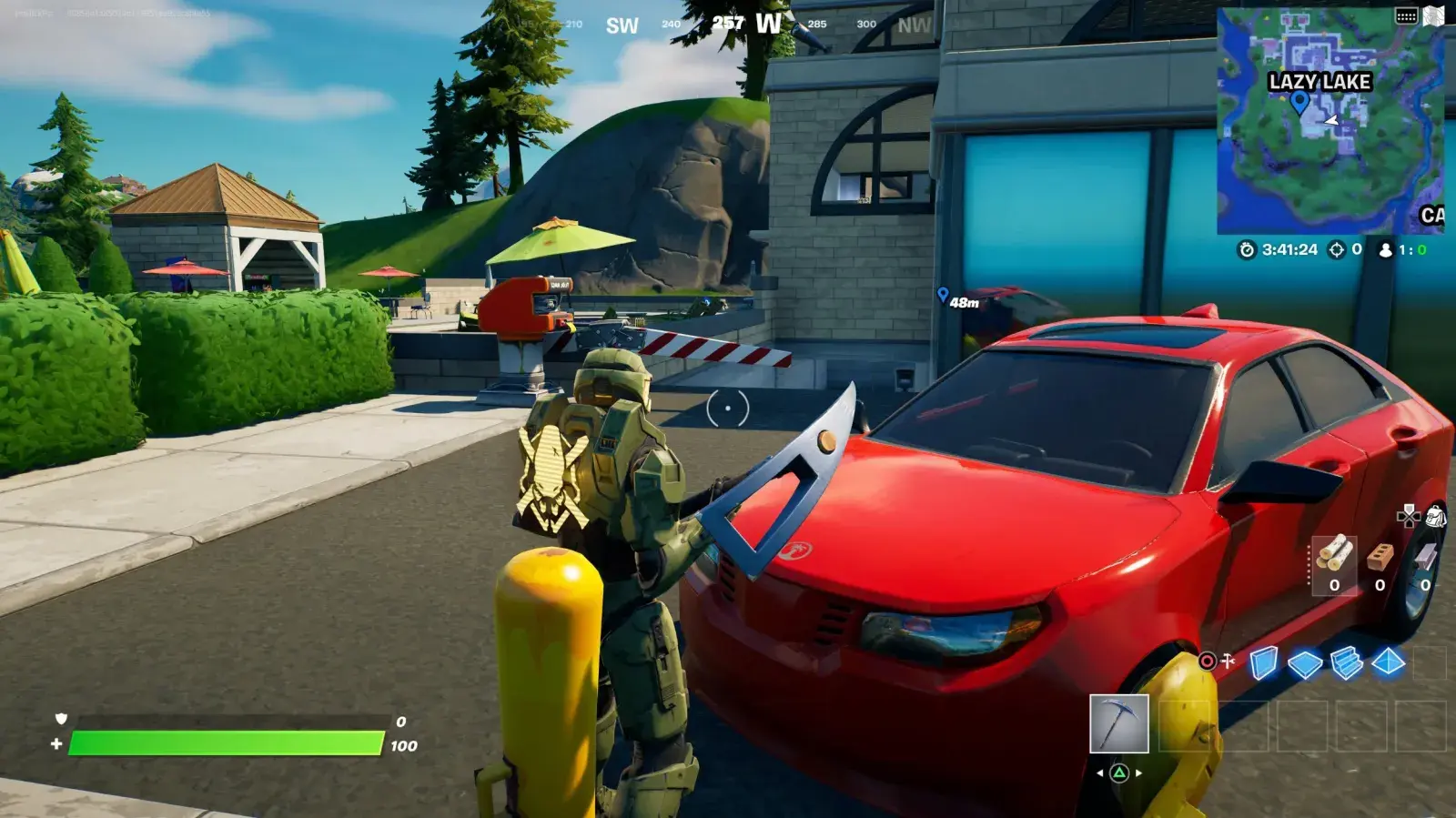Choose the wall building piece
This screenshot has width=1456, height=818.
[x=1263, y=663]
